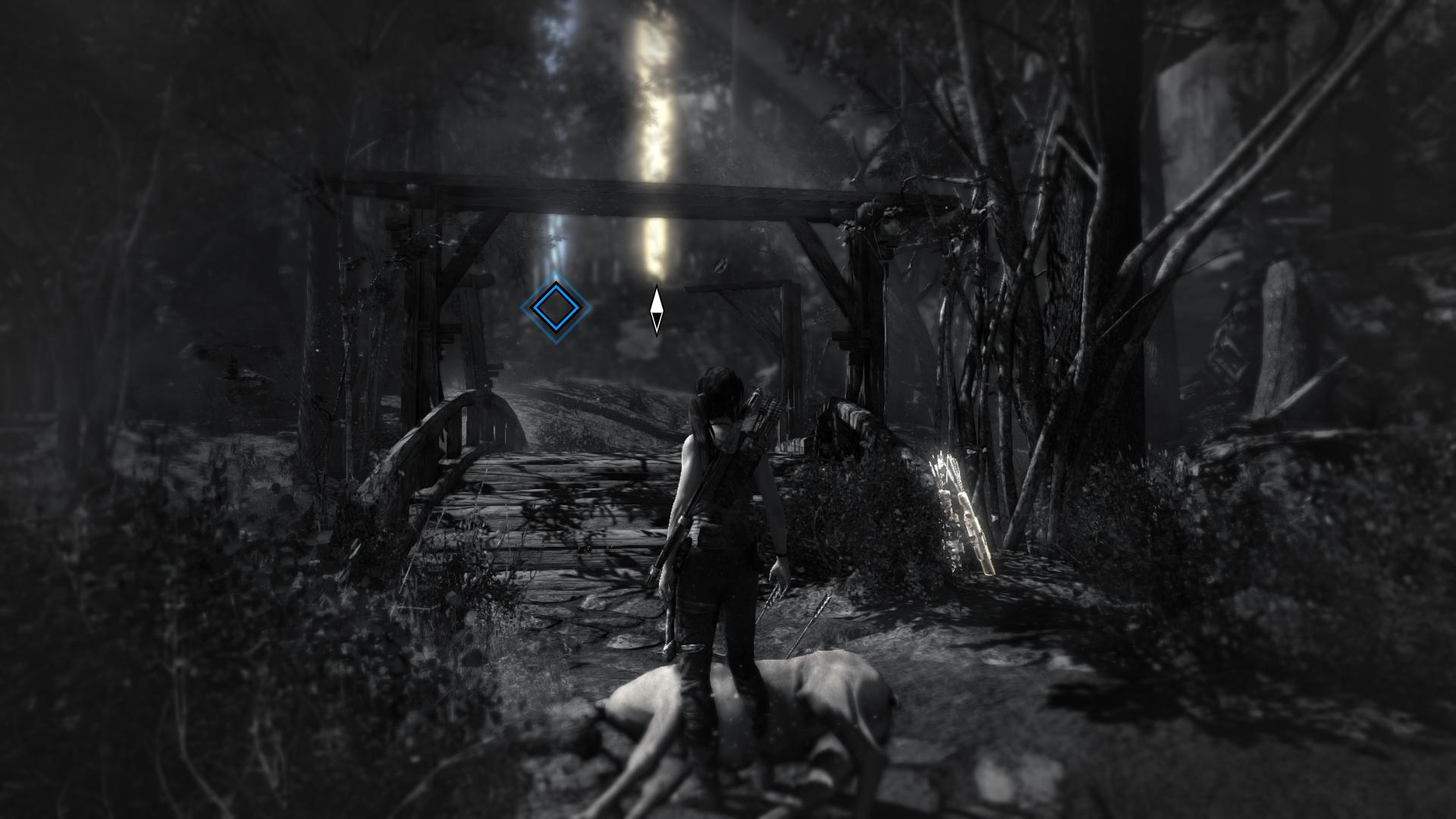This screenshot has height=819, width=1456.
Task: Select the white diamond waypoint marker
Action: pos(657,310)
